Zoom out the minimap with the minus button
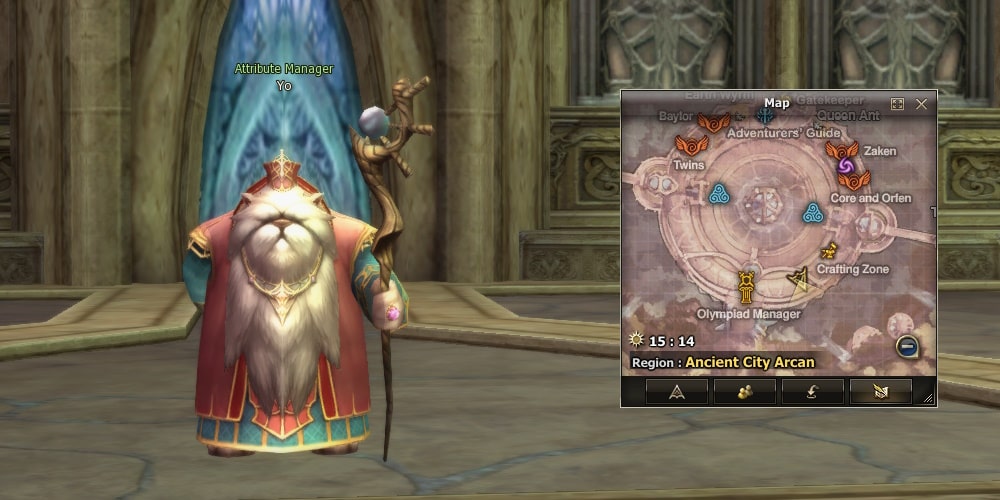The image size is (1000, 500). click(906, 346)
